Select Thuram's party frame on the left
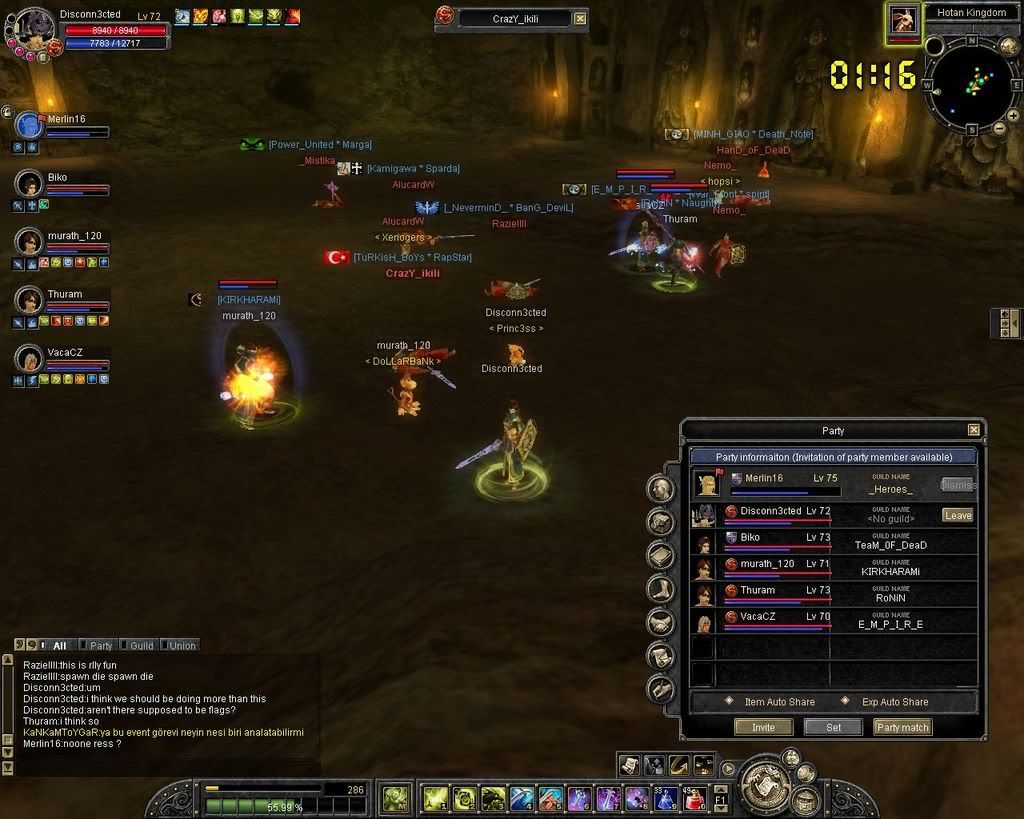 [28, 301]
